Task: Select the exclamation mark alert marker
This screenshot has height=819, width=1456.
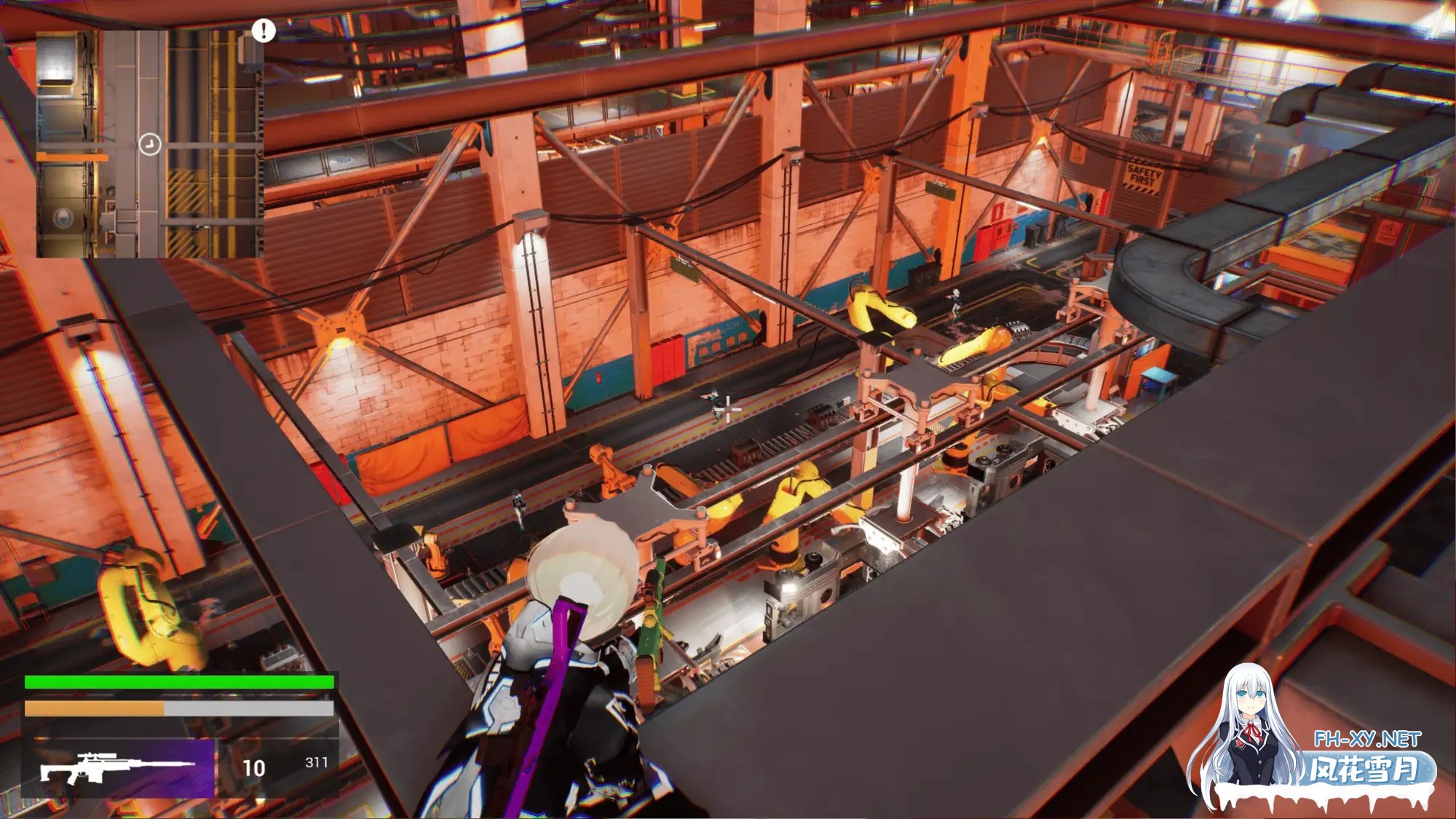Action: click(264, 30)
